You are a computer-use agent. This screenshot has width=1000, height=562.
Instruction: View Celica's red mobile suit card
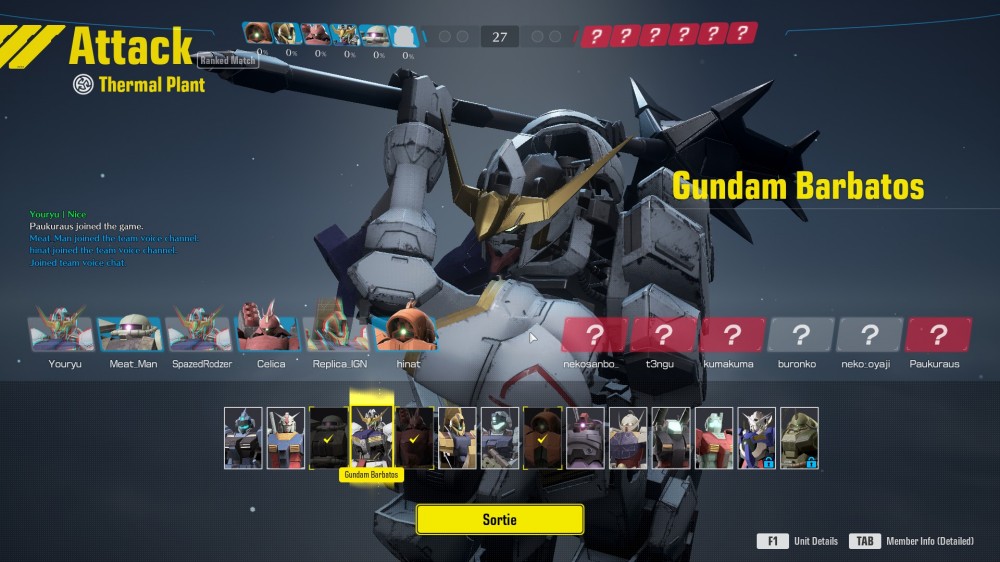[x=270, y=334]
